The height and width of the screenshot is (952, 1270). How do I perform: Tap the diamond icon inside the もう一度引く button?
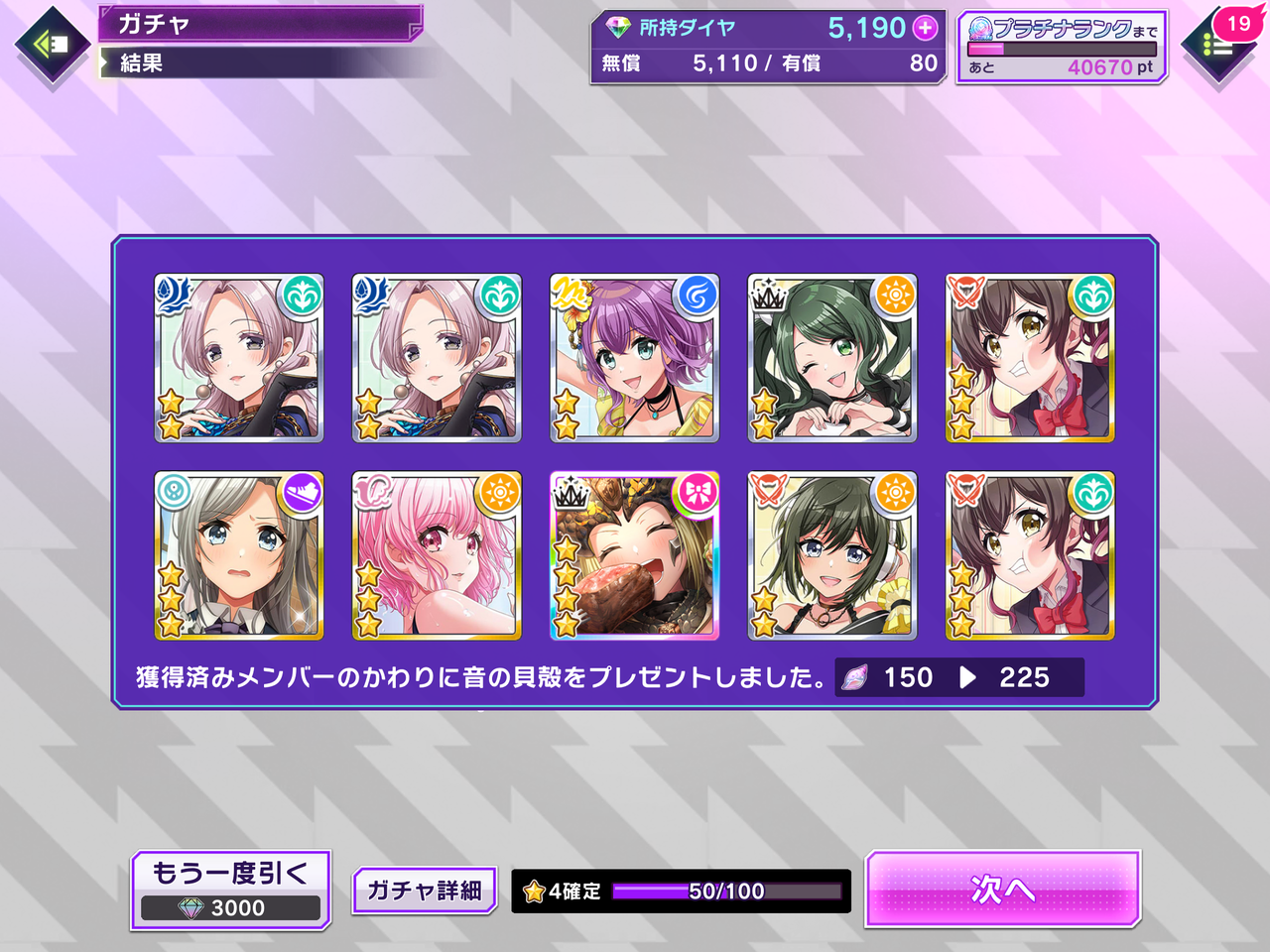pyautogui.click(x=190, y=907)
